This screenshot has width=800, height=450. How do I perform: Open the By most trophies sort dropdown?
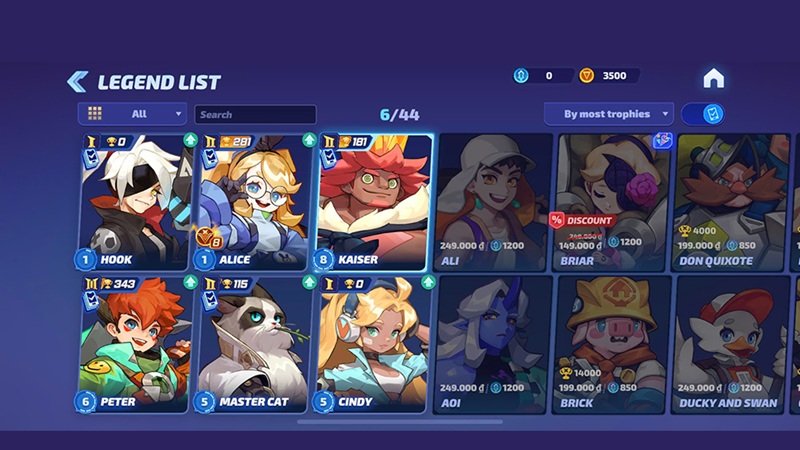coord(608,114)
